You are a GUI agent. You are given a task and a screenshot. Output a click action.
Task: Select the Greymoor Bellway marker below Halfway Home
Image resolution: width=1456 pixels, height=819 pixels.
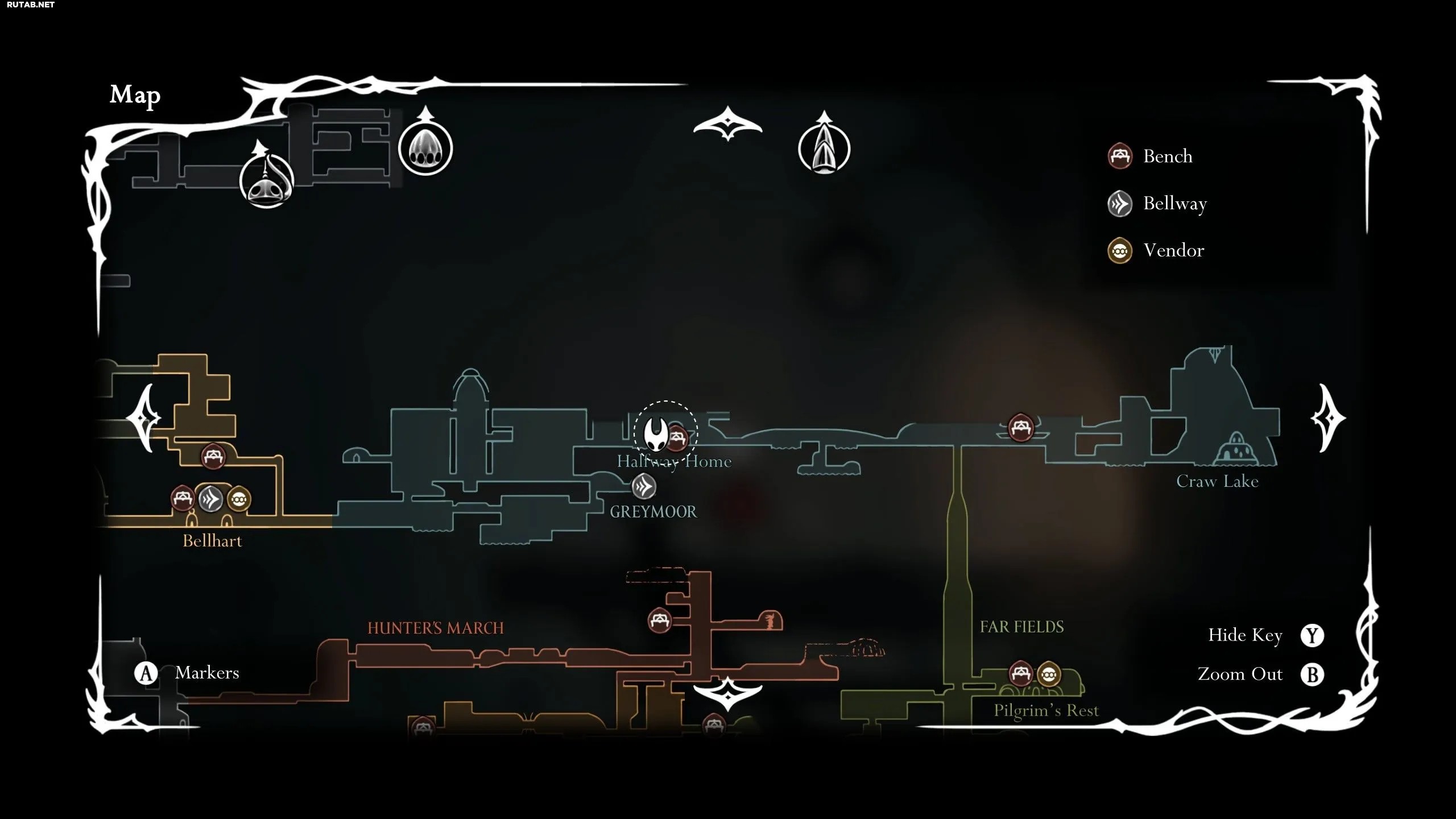click(644, 486)
